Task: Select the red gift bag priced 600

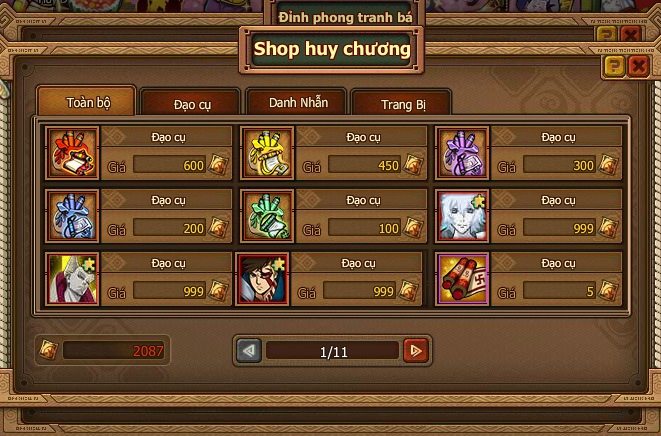Action: point(73,153)
